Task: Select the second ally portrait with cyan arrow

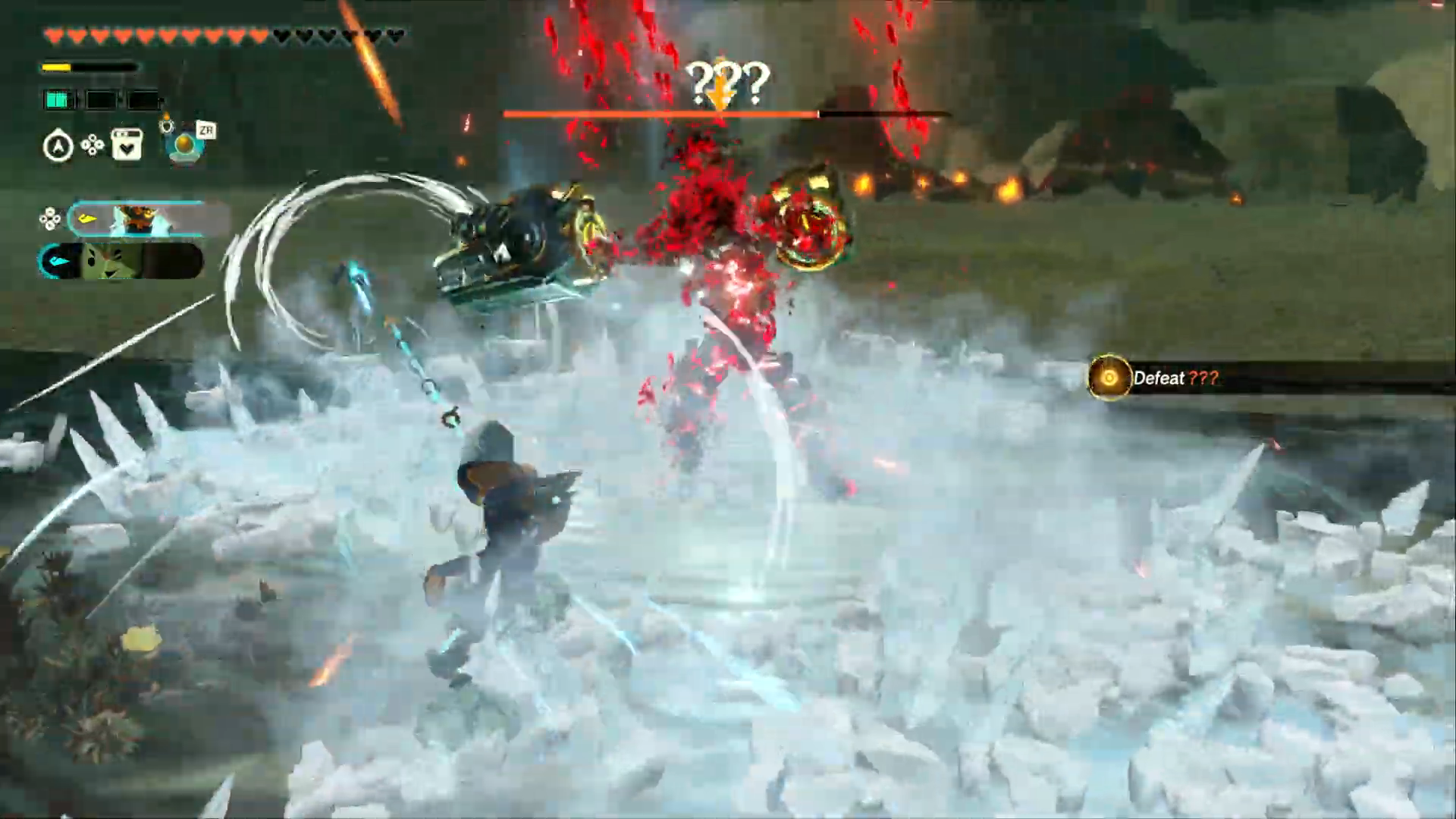Action: click(110, 261)
